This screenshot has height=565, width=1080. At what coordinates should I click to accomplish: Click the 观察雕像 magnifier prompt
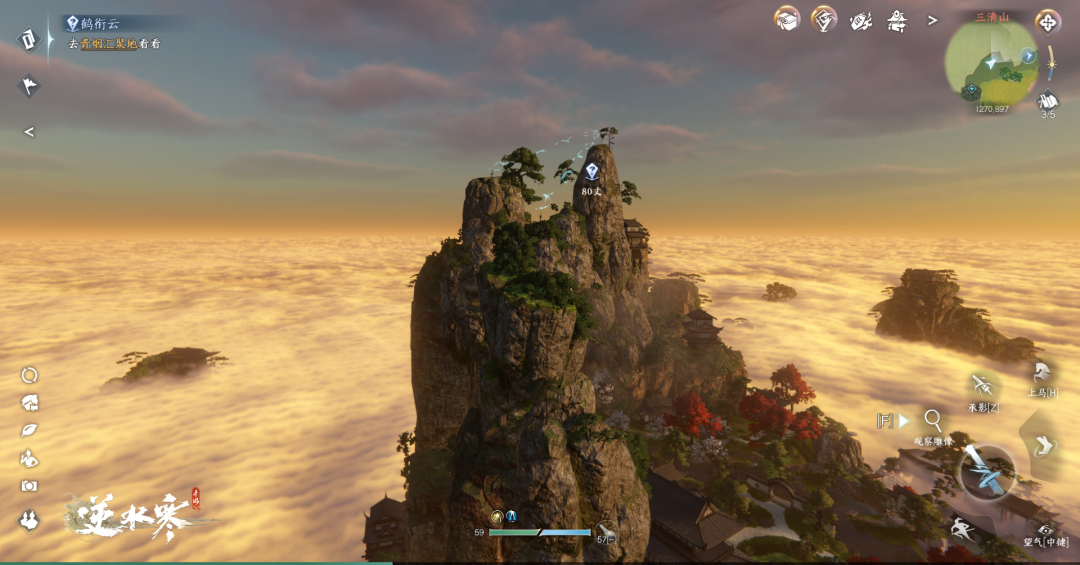coord(933,421)
